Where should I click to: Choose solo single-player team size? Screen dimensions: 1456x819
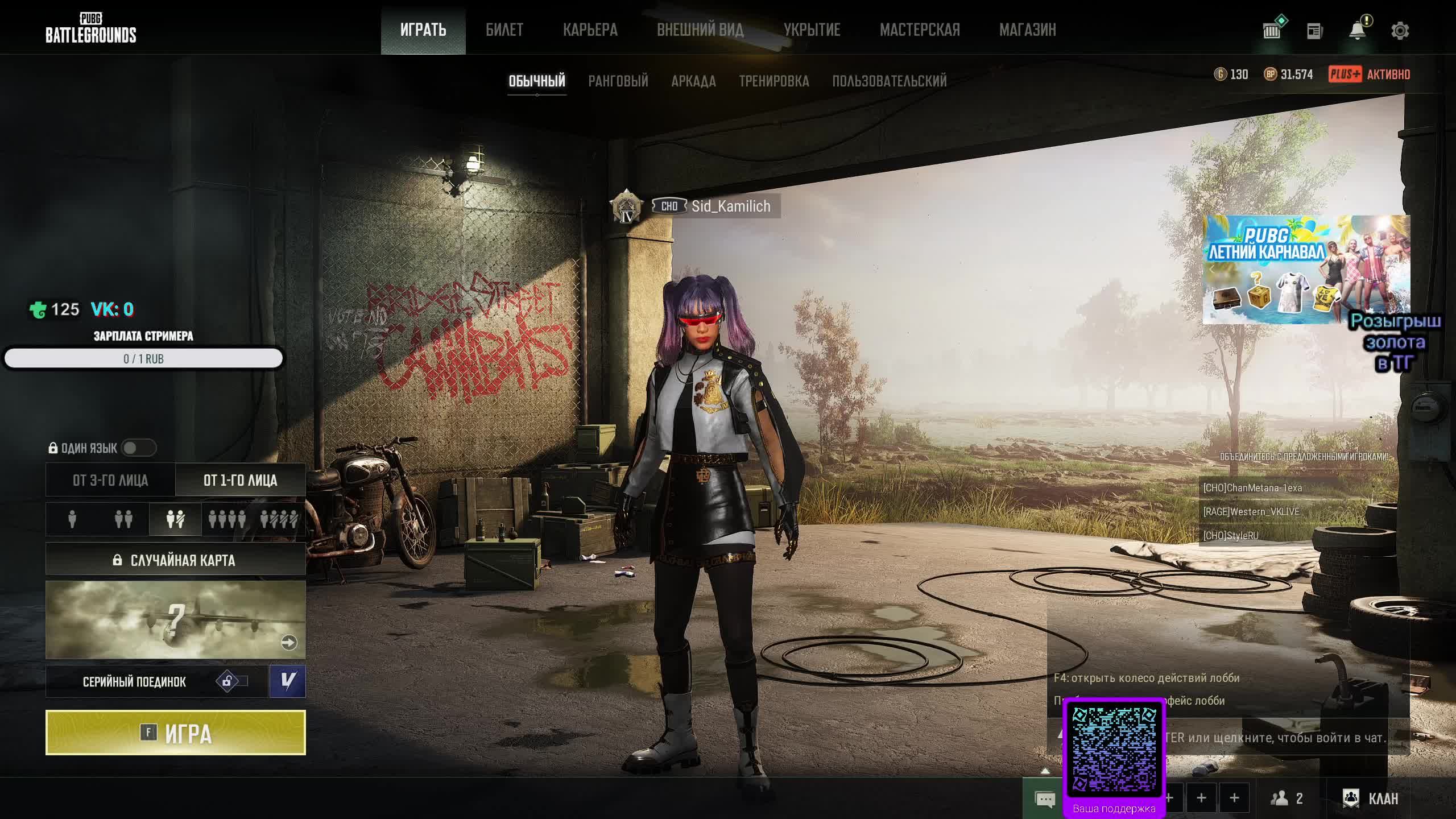pos(72,519)
